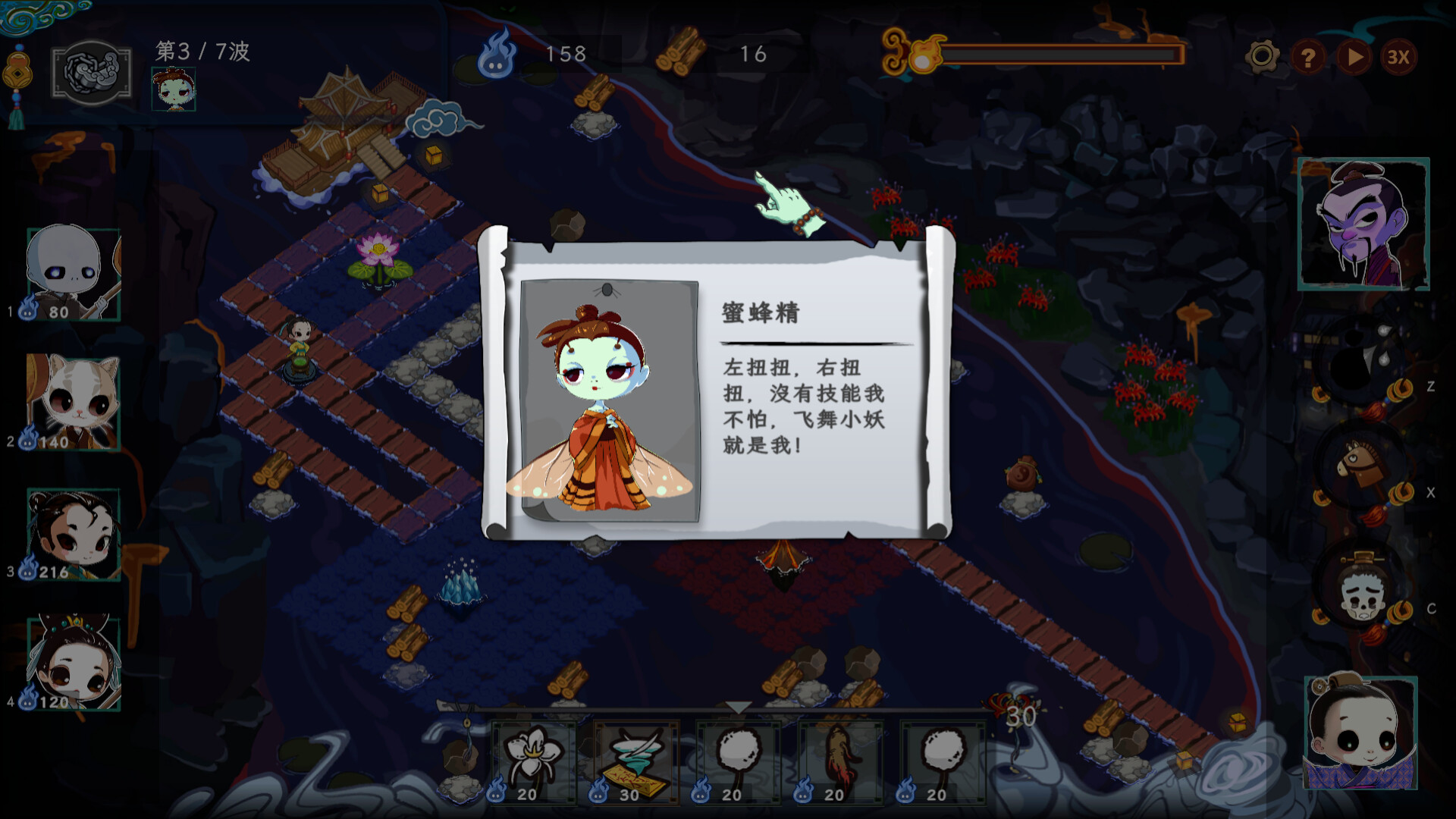Click the pale child character portrait

click(1361, 733)
